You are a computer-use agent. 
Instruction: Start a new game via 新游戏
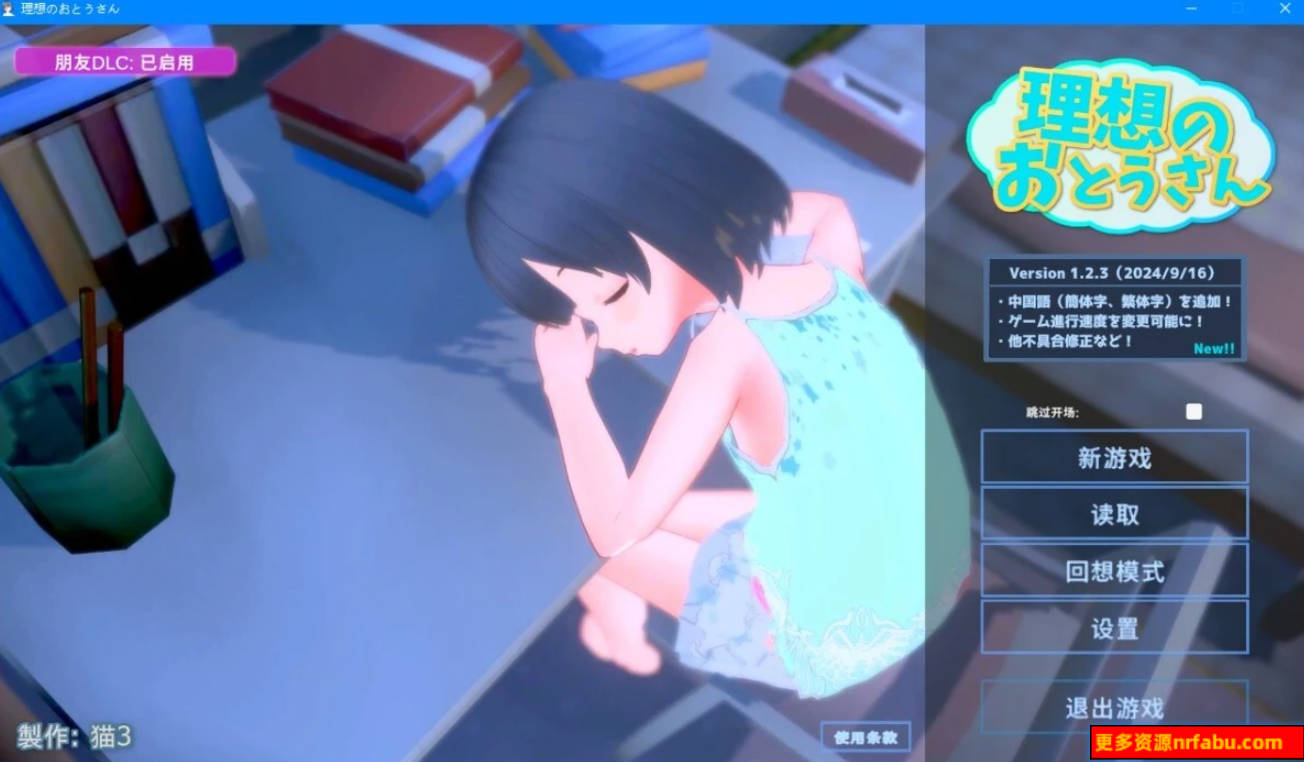click(1114, 456)
